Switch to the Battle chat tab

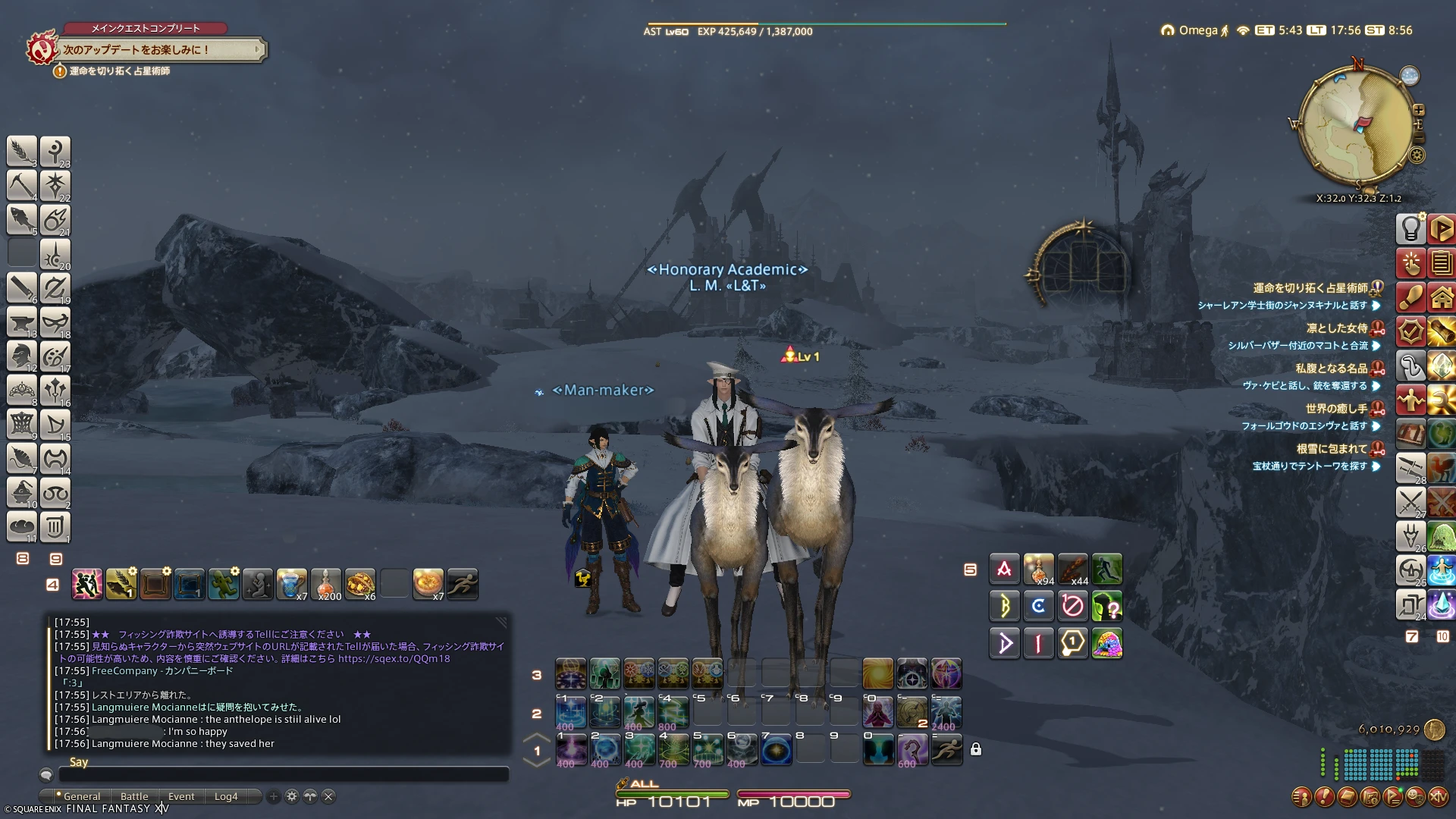pos(134,796)
